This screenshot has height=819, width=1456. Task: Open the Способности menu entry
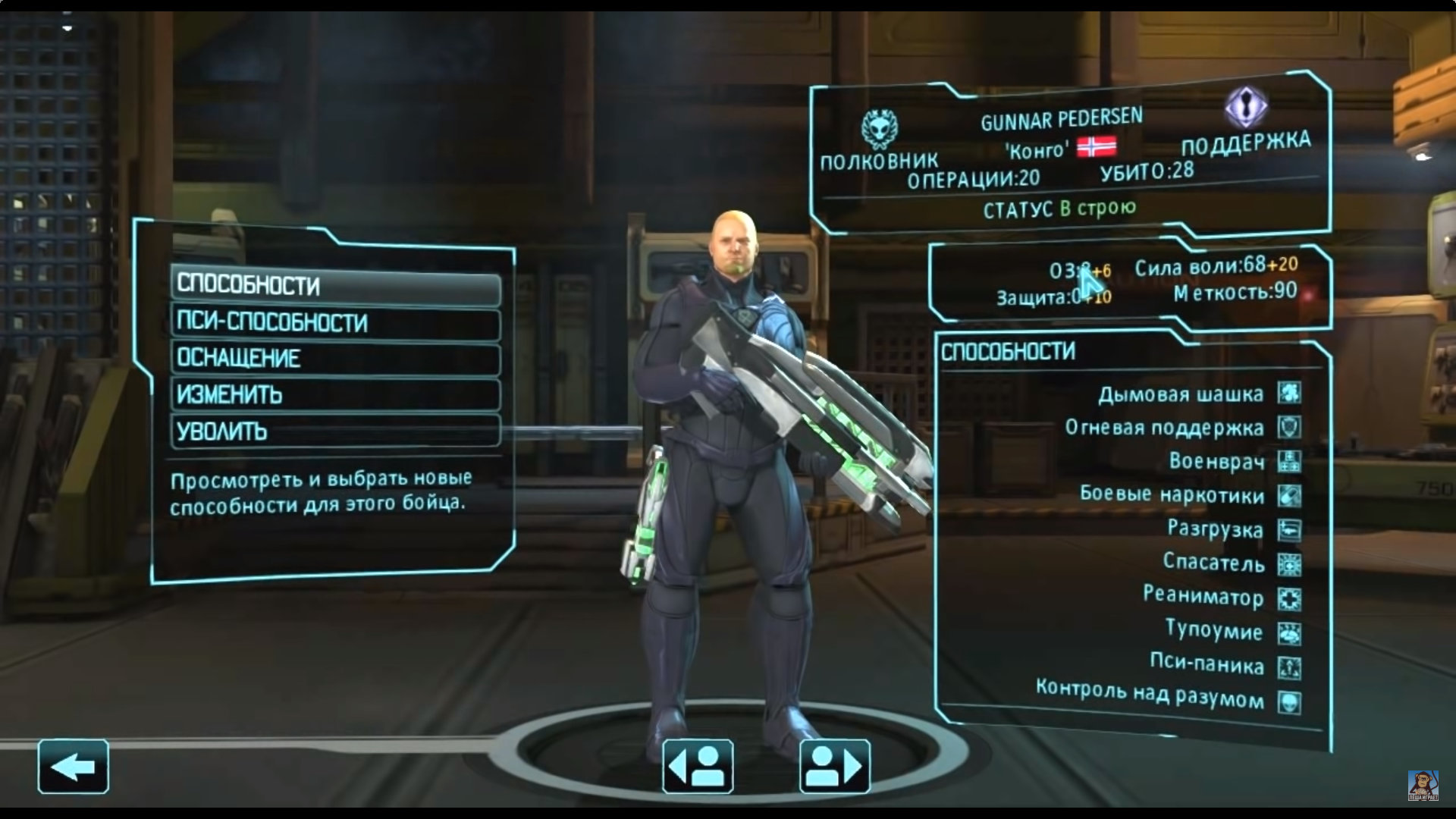[x=335, y=286]
